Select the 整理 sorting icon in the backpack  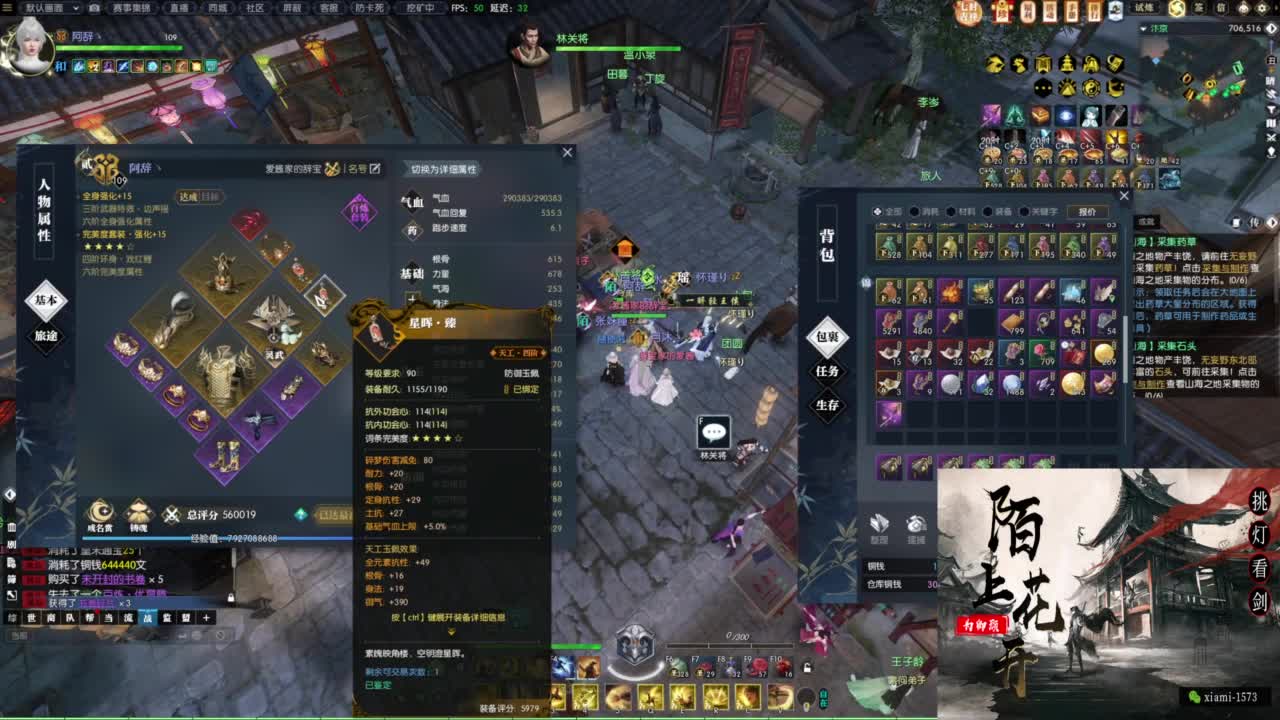(878, 522)
